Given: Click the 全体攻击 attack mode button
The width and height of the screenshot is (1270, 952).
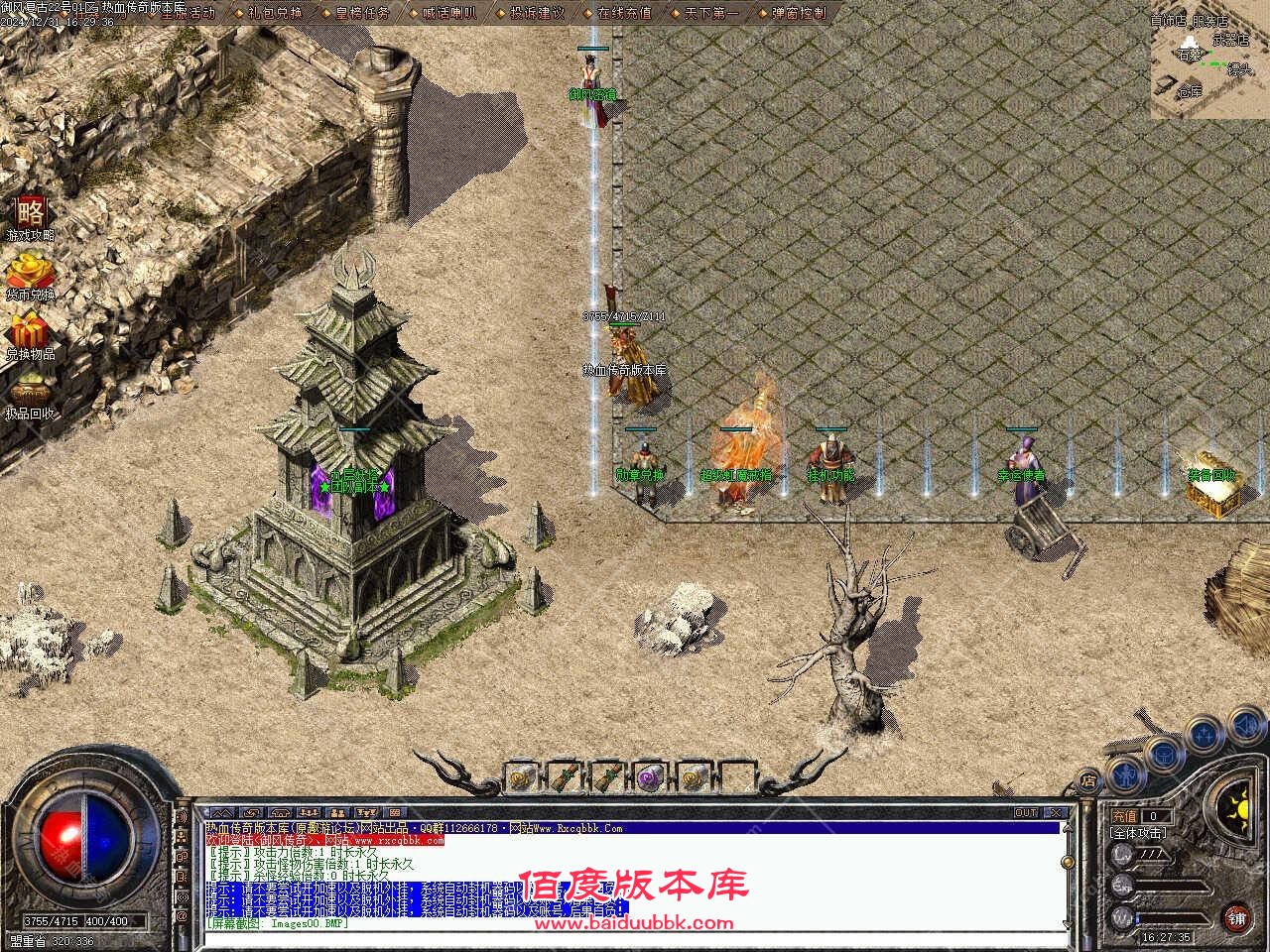Looking at the screenshot, I should 1137,834.
